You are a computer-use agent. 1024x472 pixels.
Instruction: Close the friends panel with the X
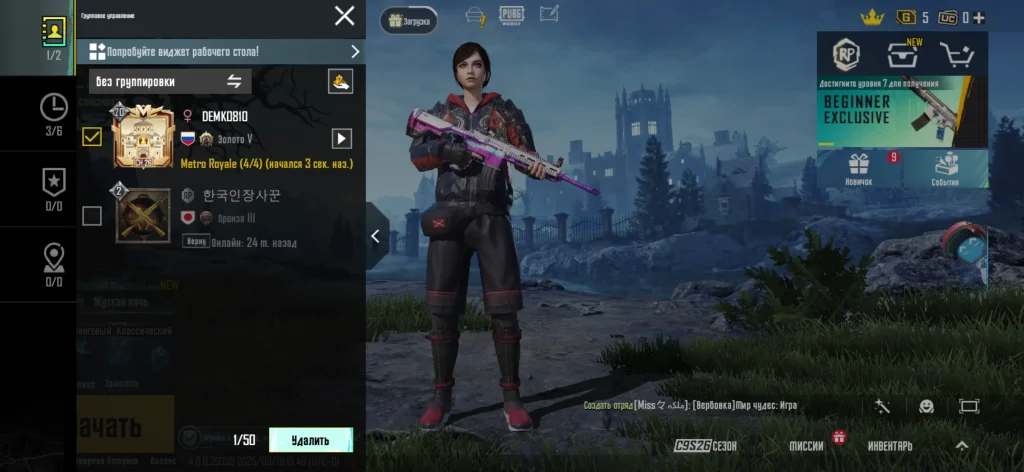point(344,16)
